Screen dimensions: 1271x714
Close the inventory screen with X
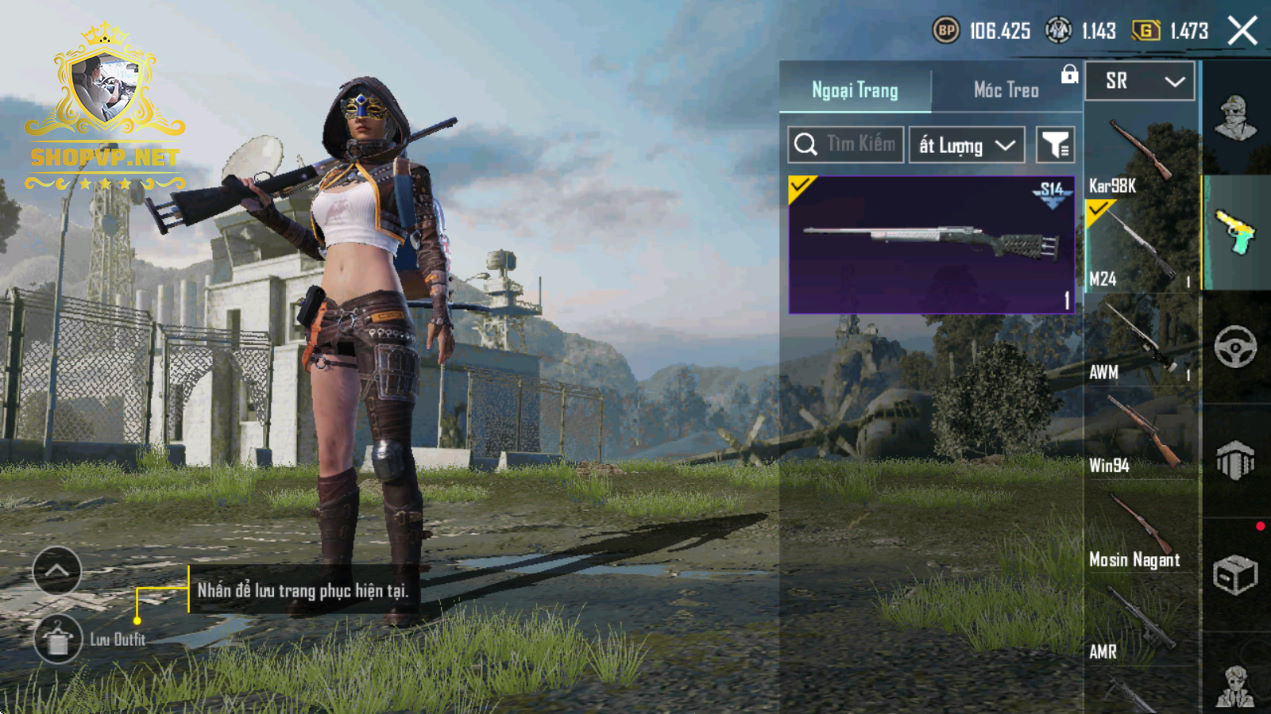point(1242,31)
